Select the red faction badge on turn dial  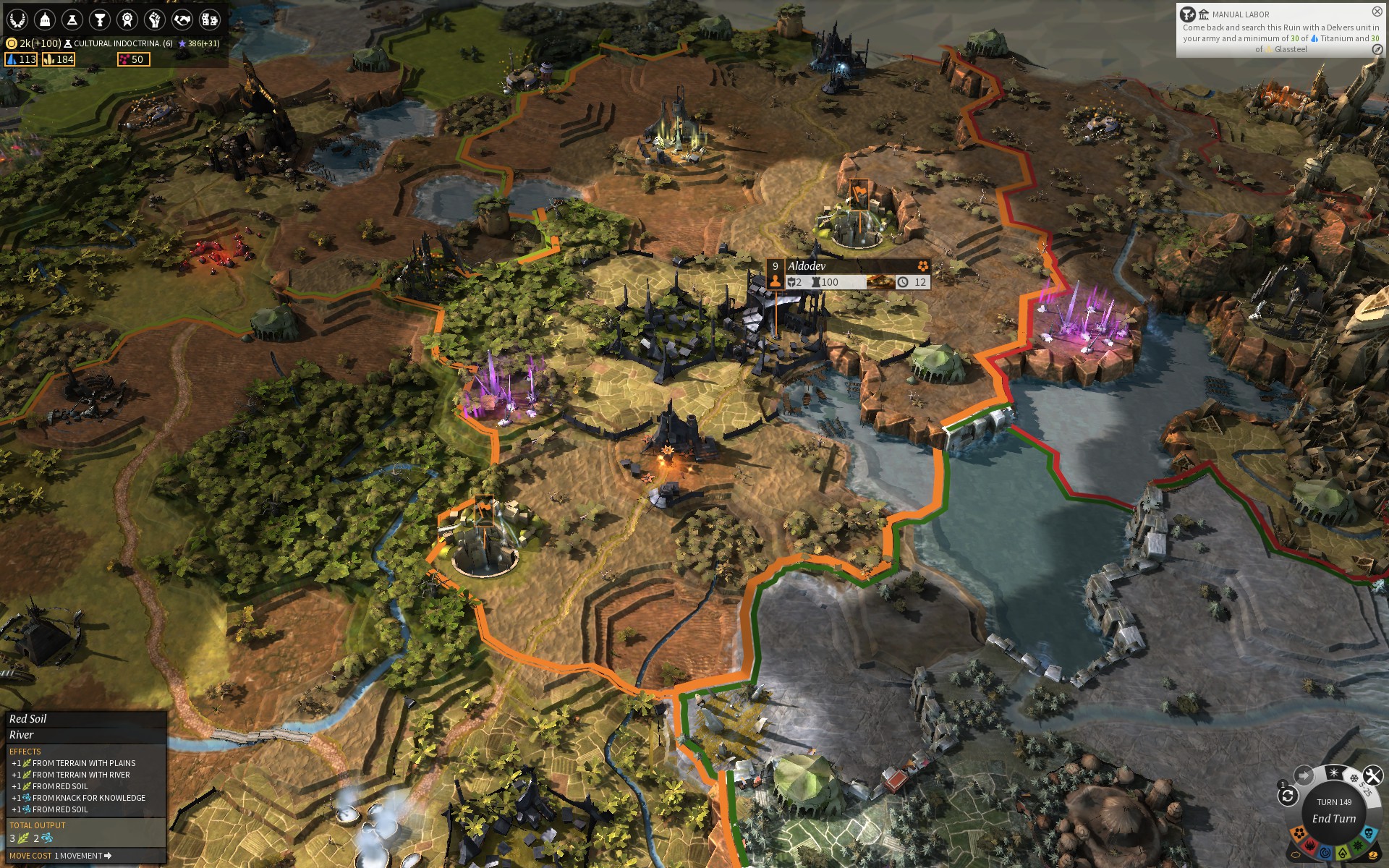[1310, 846]
